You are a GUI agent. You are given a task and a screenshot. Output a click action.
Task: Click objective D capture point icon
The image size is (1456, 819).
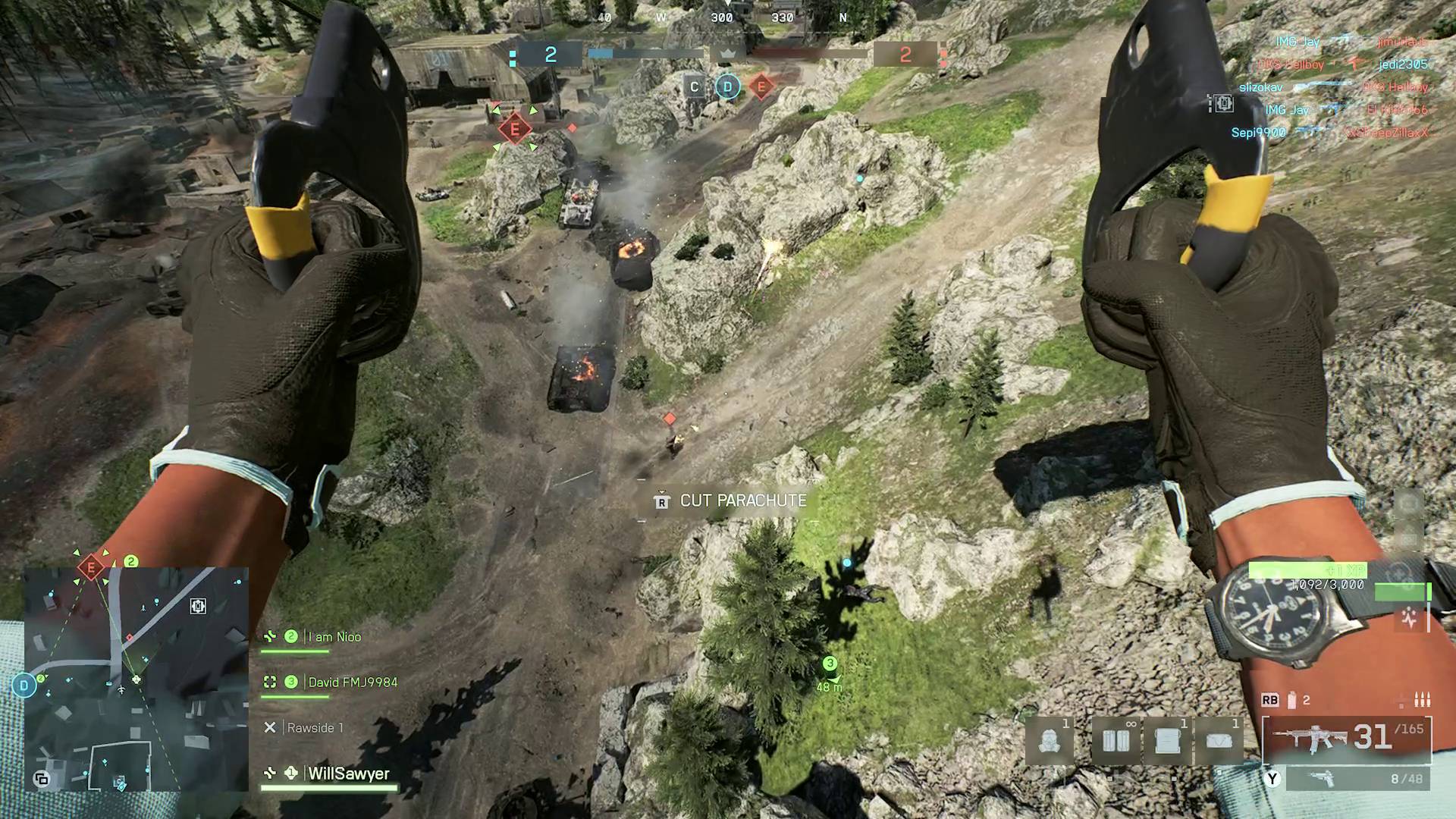726,87
